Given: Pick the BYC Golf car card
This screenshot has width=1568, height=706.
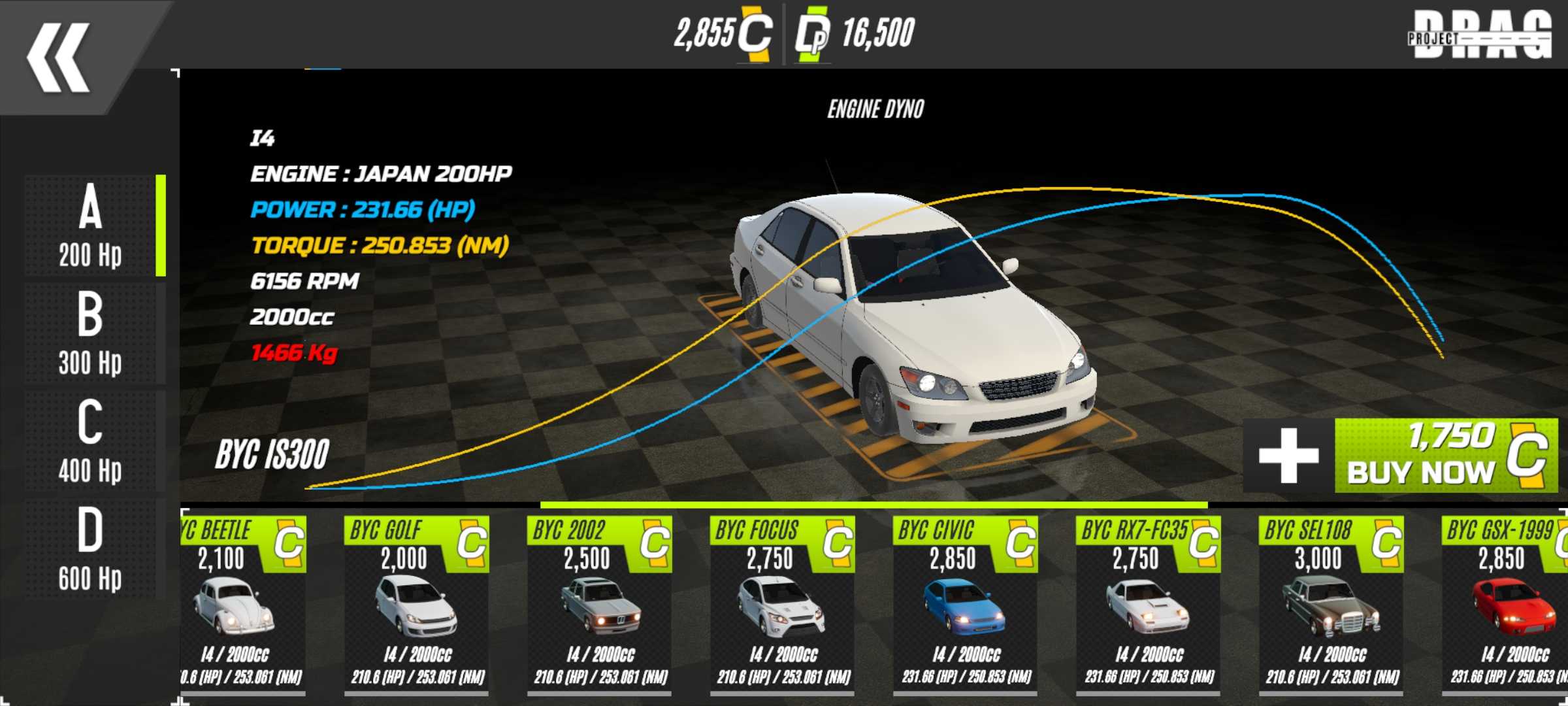Looking at the screenshot, I should coord(417,605).
